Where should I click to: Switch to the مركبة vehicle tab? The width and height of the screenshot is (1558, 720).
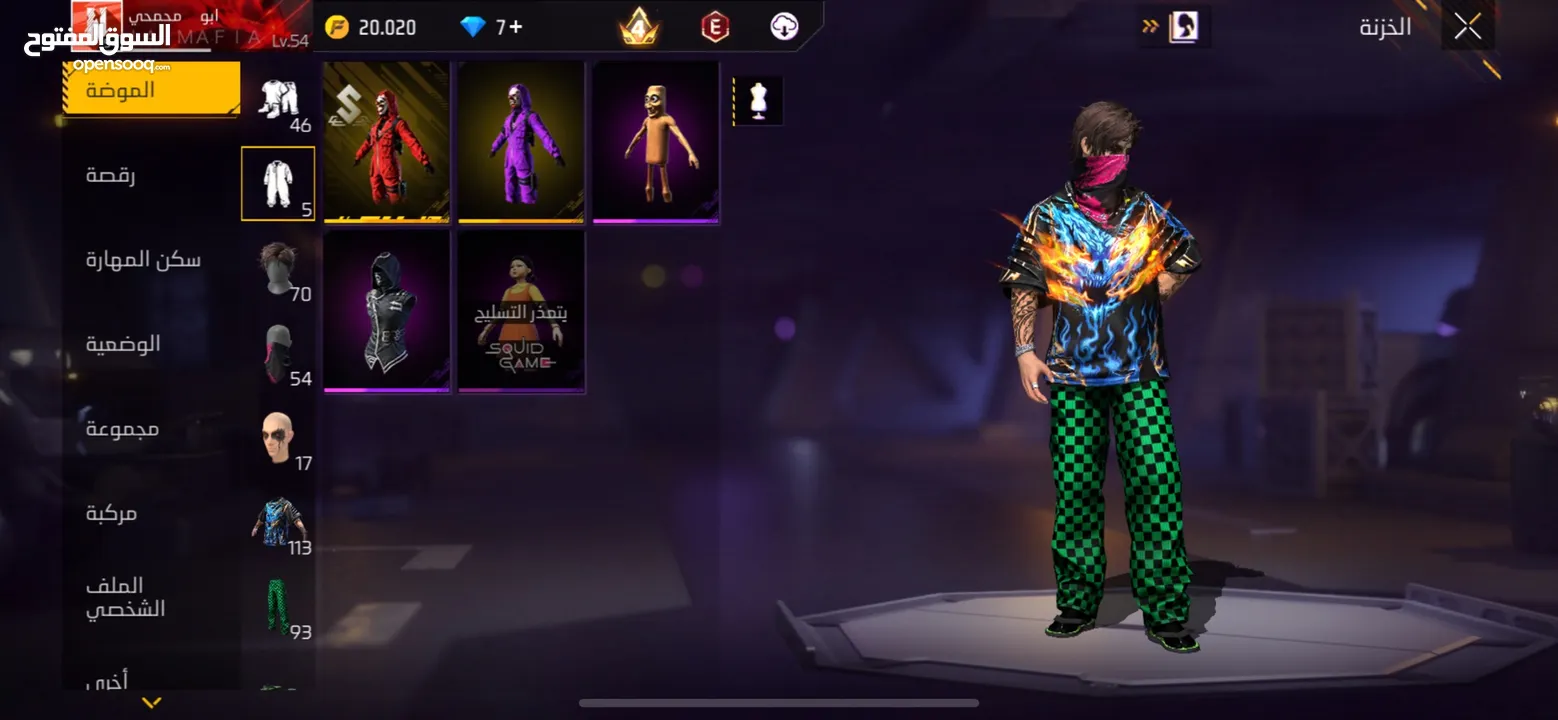coord(111,513)
